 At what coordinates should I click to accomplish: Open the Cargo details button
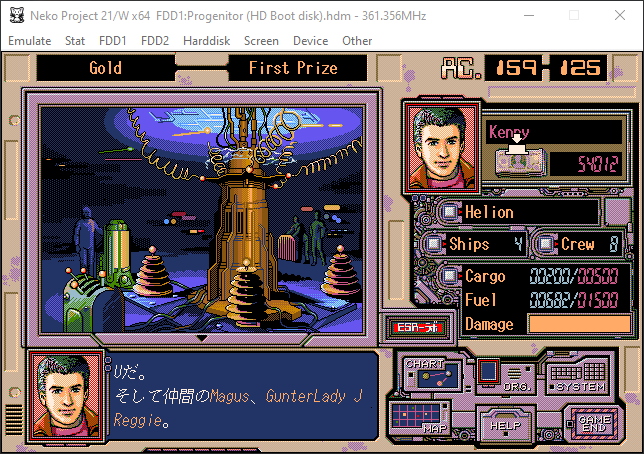tap(449, 276)
